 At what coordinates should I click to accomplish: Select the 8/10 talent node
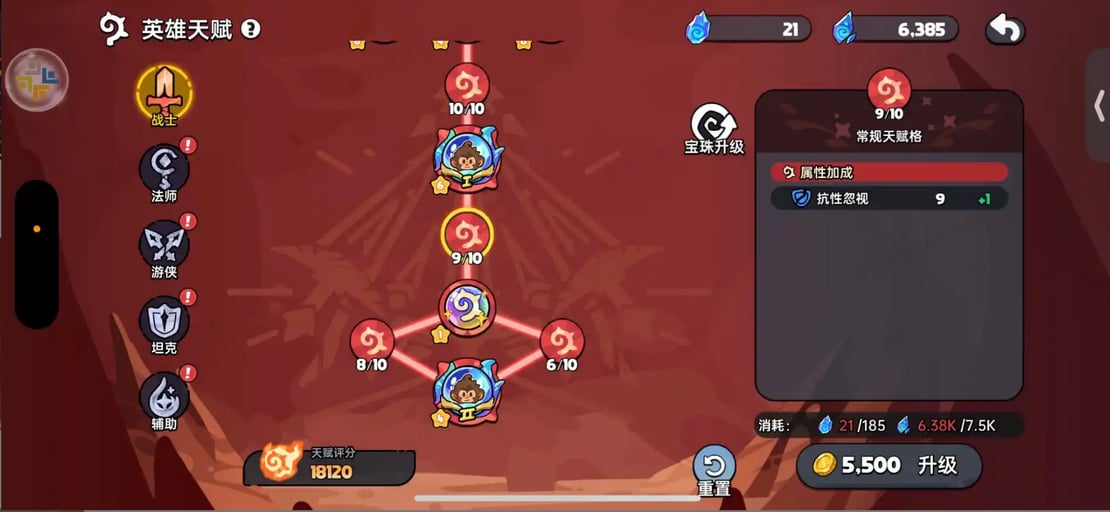372,341
